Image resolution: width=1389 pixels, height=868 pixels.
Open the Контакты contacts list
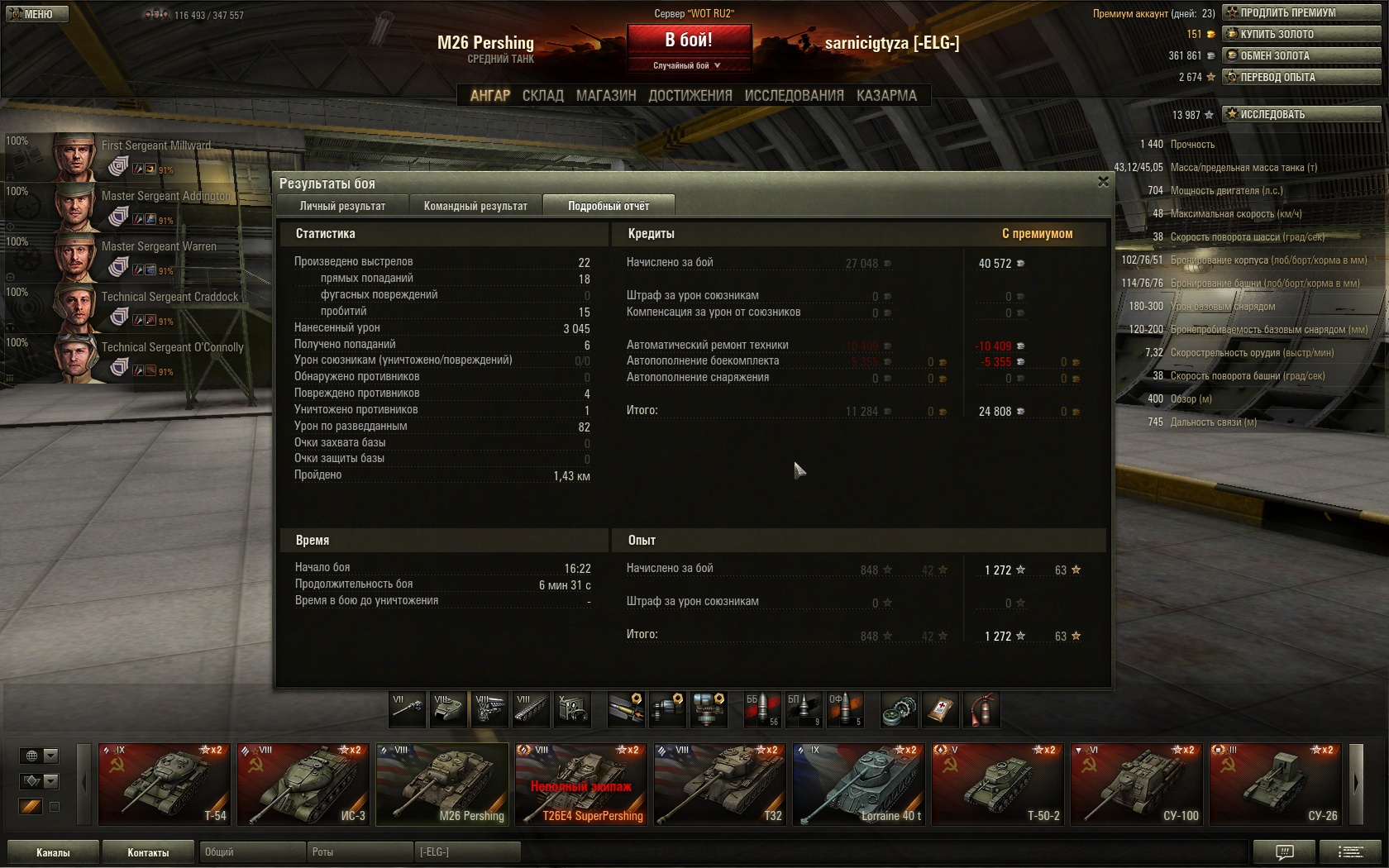tap(148, 852)
